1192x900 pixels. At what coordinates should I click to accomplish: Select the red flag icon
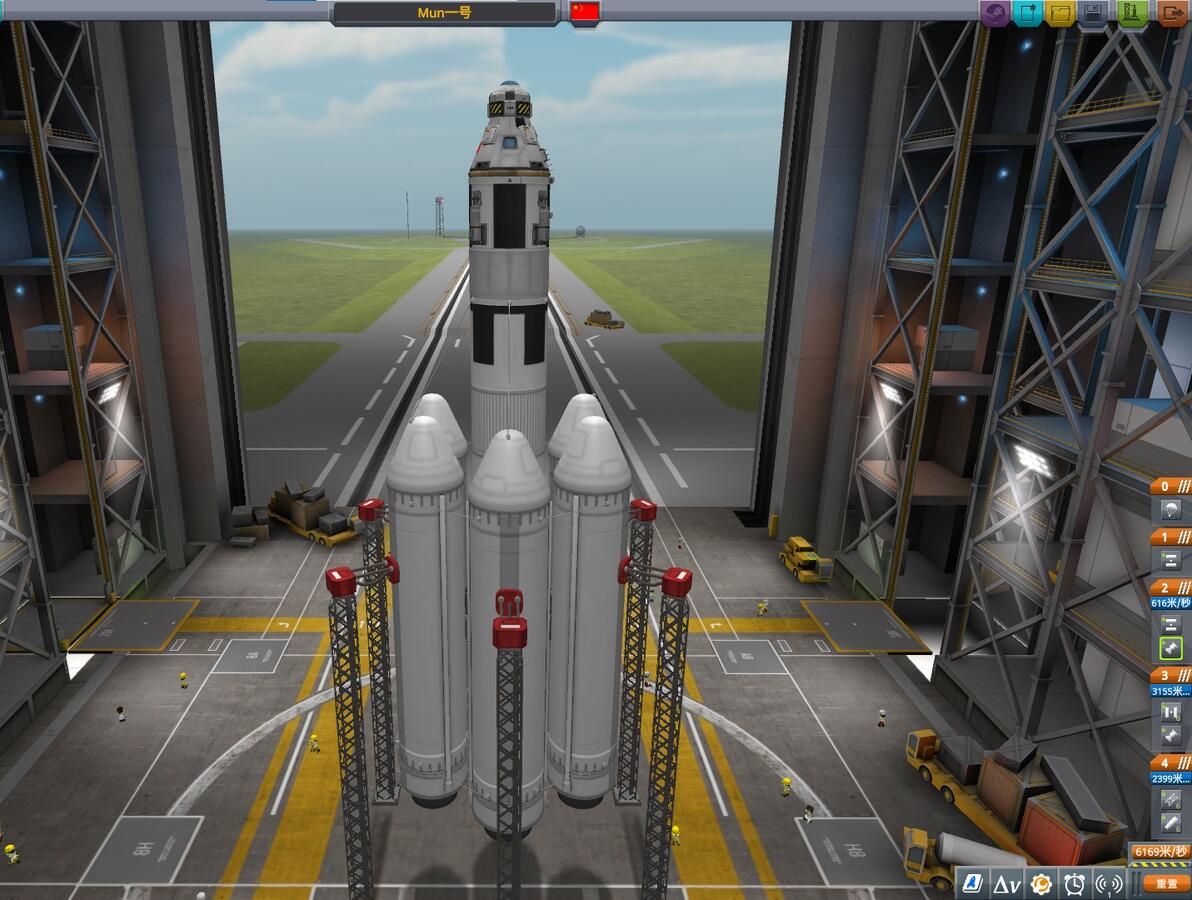pyautogui.click(x=585, y=12)
